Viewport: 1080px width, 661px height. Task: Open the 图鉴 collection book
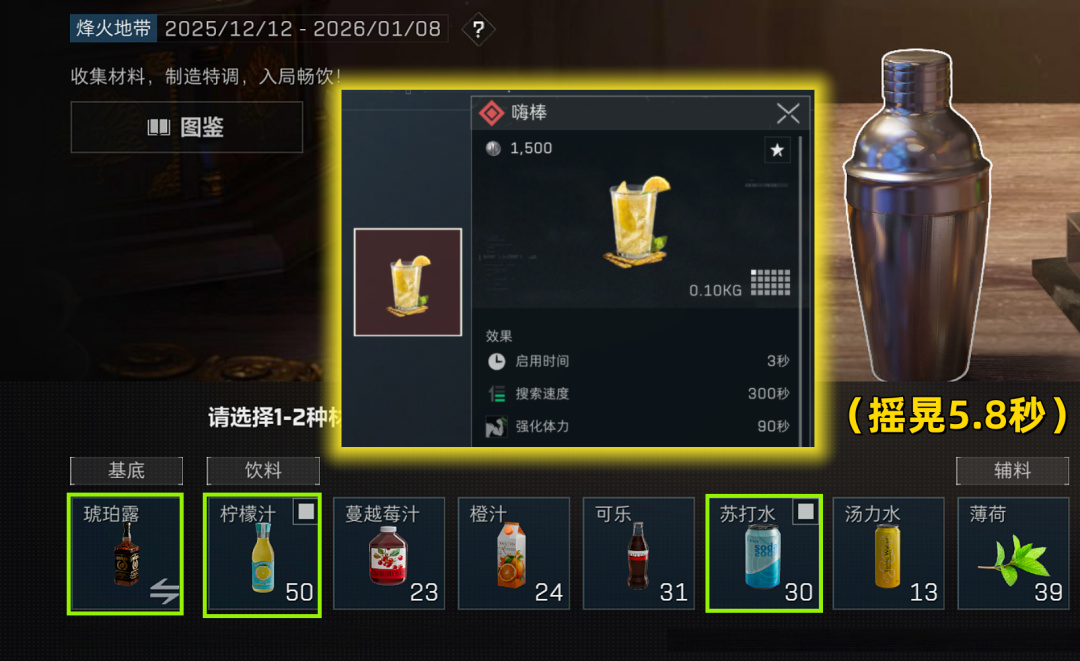tap(186, 127)
